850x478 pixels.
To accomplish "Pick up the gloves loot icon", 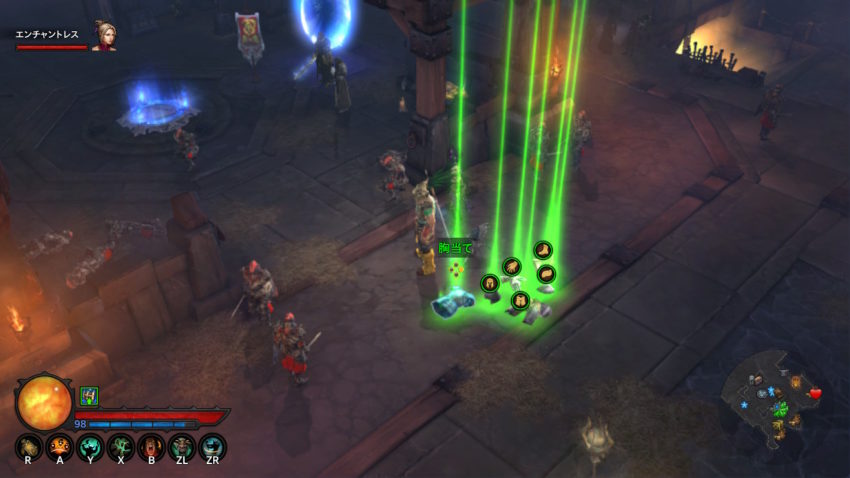I will [x=511, y=266].
